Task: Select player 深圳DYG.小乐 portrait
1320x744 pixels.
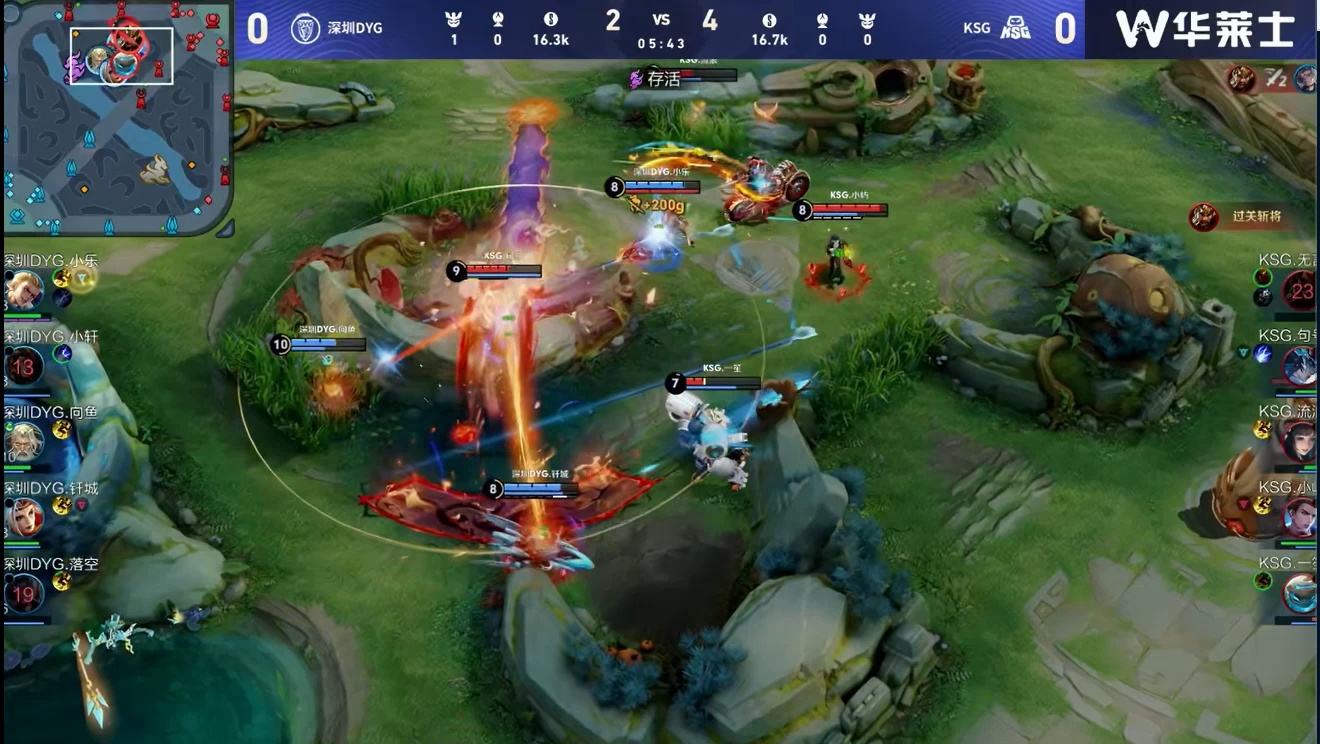Action: point(23,291)
